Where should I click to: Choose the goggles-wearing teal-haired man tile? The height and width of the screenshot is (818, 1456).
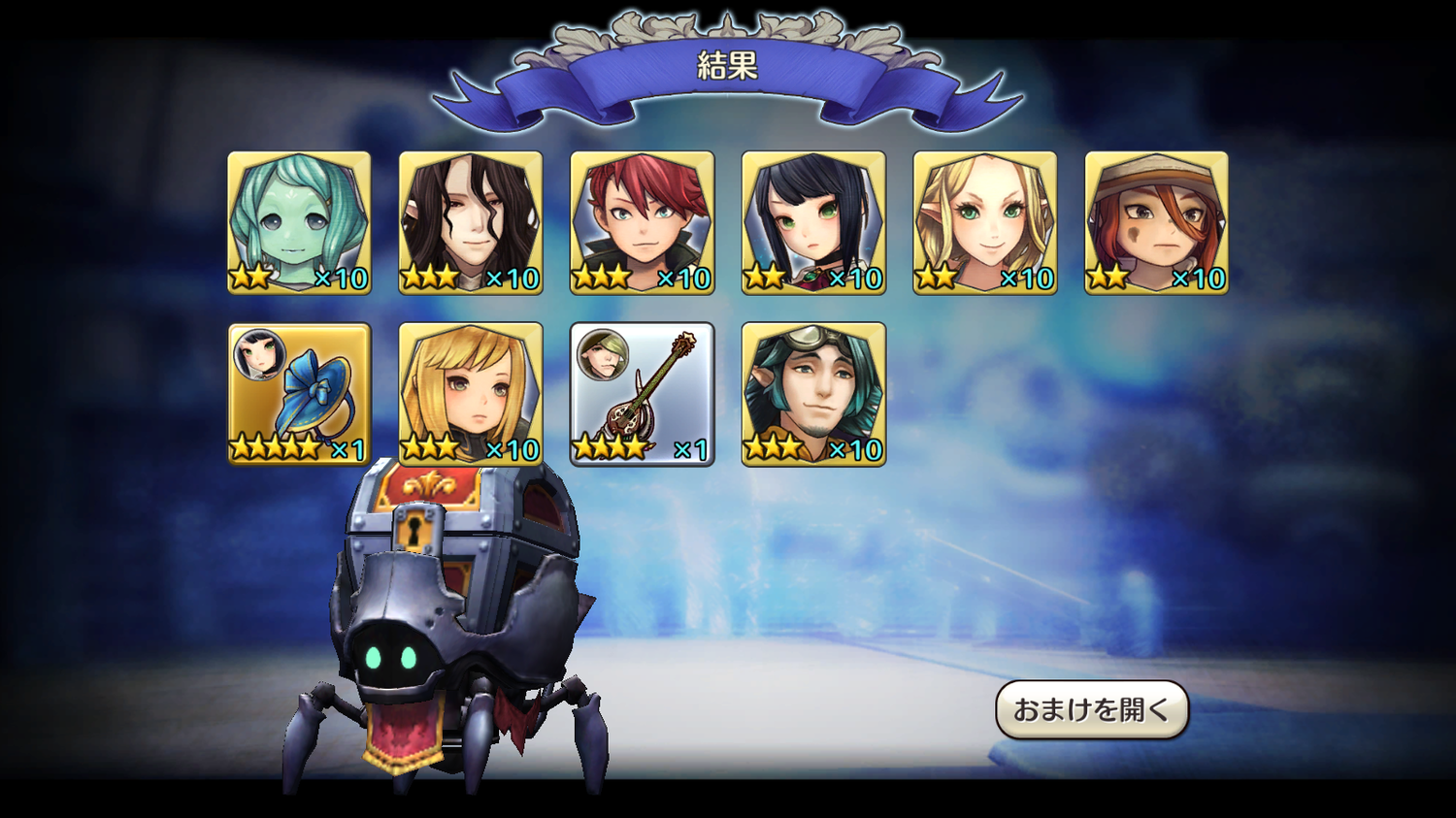813,394
